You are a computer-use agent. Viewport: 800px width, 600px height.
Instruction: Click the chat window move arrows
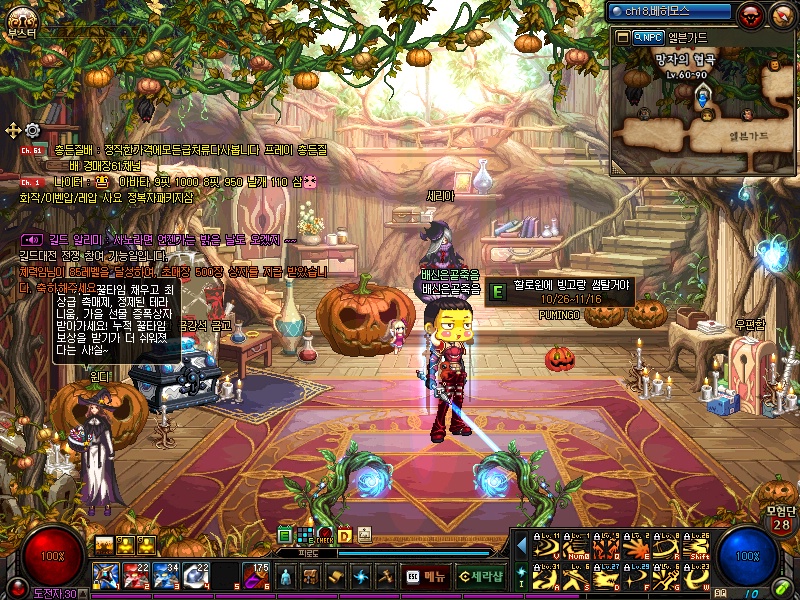tap(13, 130)
